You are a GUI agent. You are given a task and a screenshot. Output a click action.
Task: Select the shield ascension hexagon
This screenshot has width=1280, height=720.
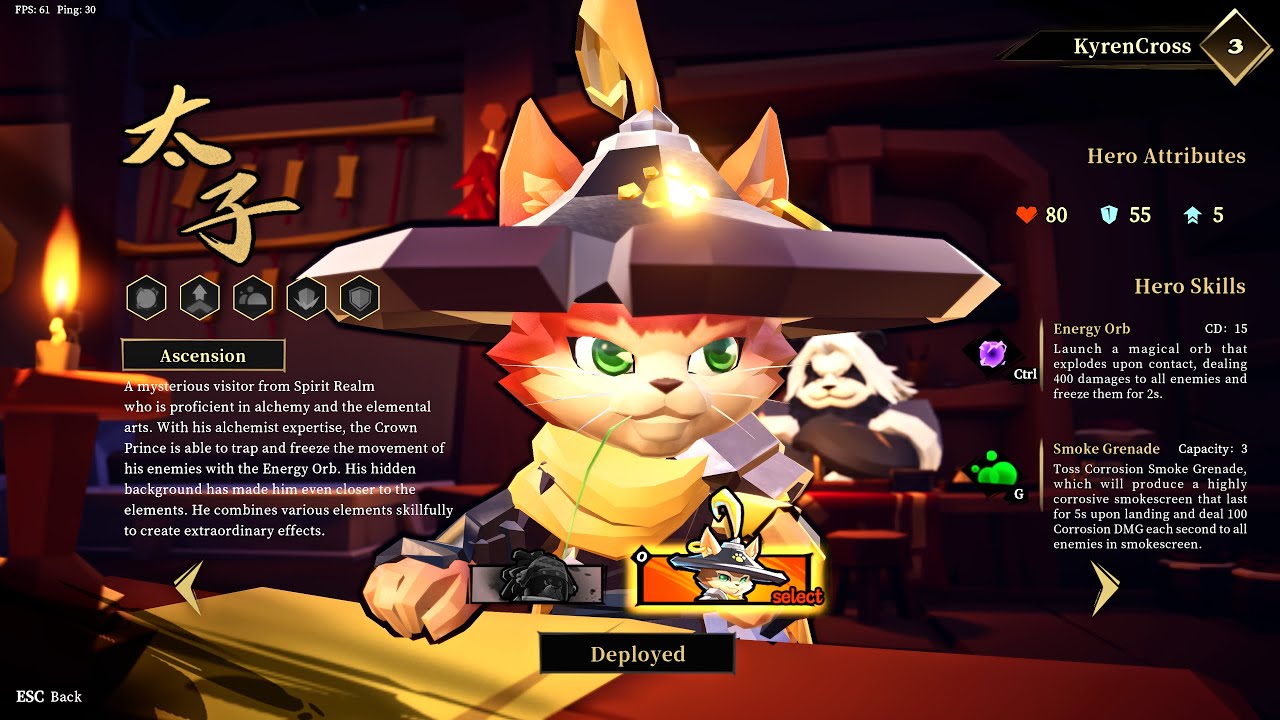(x=360, y=298)
